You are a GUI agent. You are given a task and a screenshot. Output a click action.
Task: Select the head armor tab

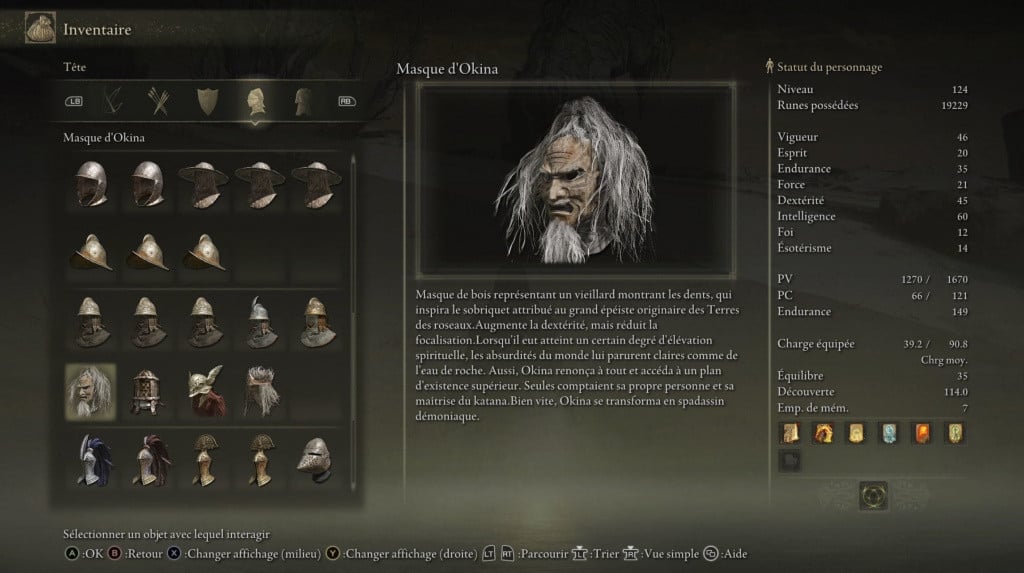(x=255, y=100)
